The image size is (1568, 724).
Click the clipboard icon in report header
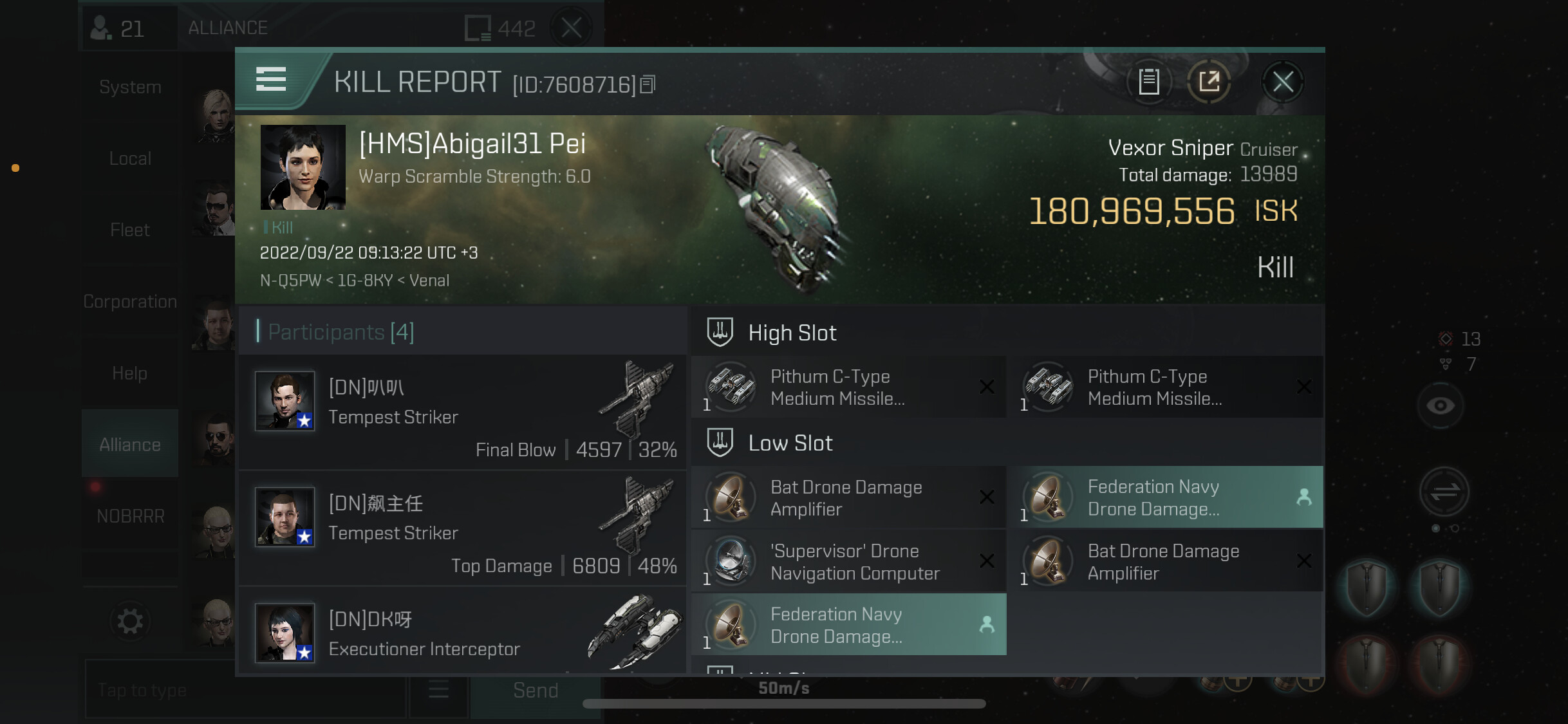tap(1149, 82)
